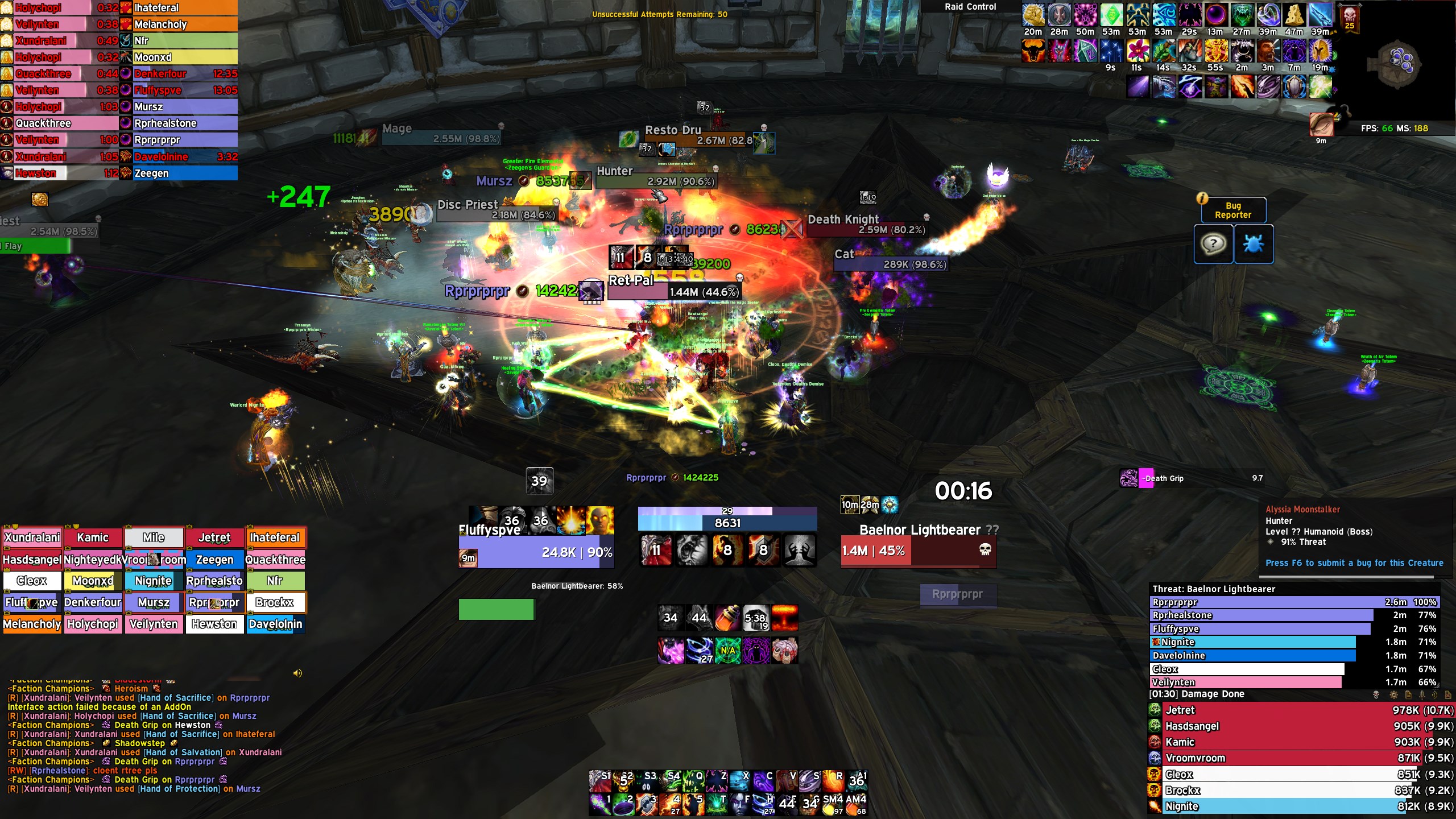Open the Raid Control panel
The width and height of the screenshot is (1456, 819).
970,7
